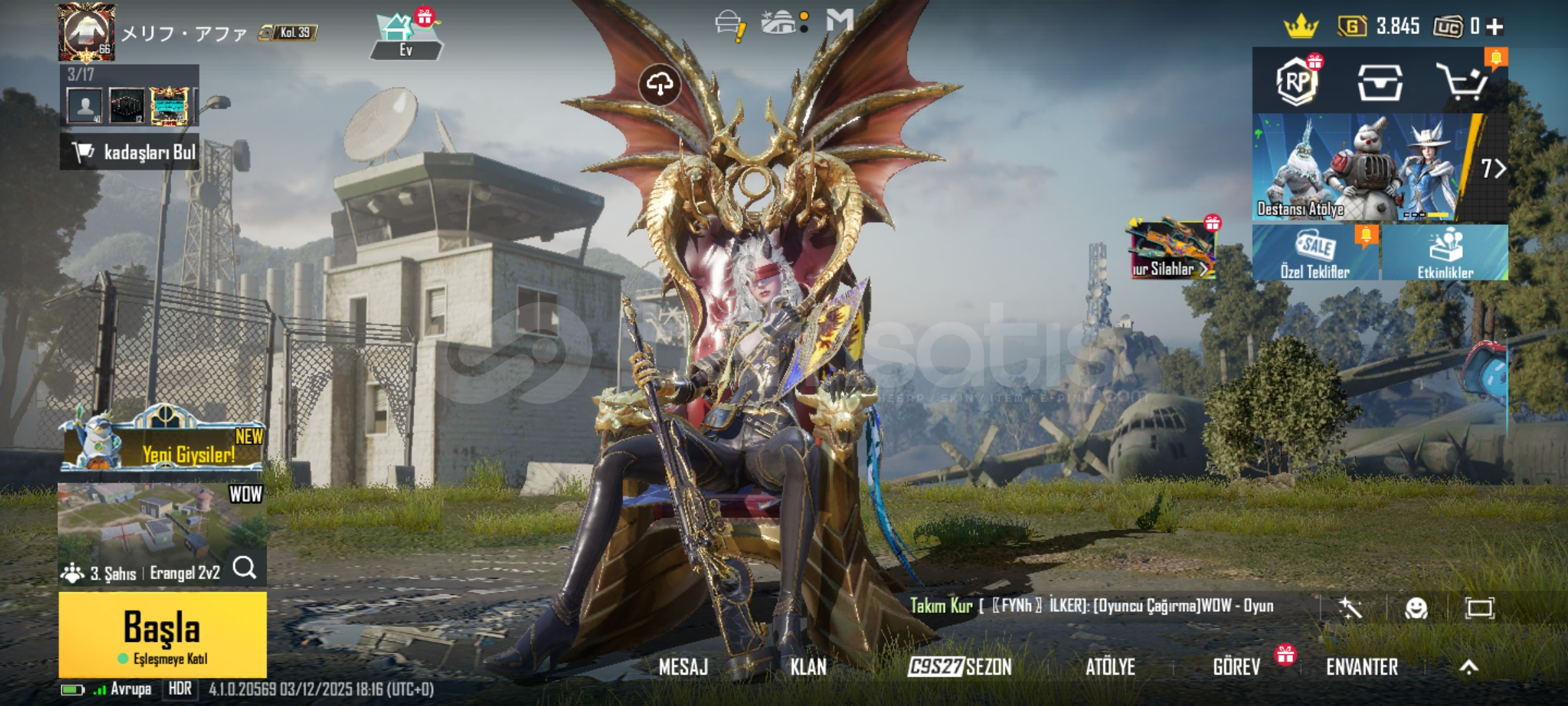Open the supply crate icon
Screen dimensions: 1568x706
click(1380, 83)
